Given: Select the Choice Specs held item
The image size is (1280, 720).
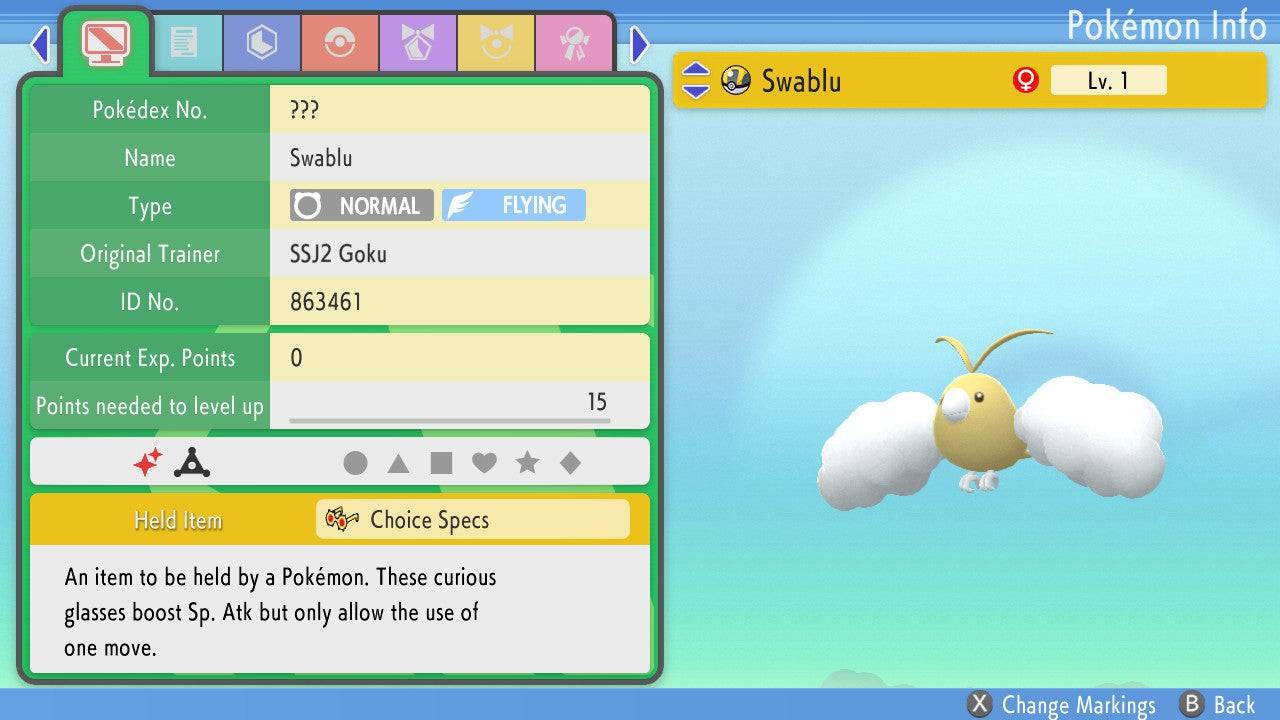Looking at the screenshot, I should 472,520.
